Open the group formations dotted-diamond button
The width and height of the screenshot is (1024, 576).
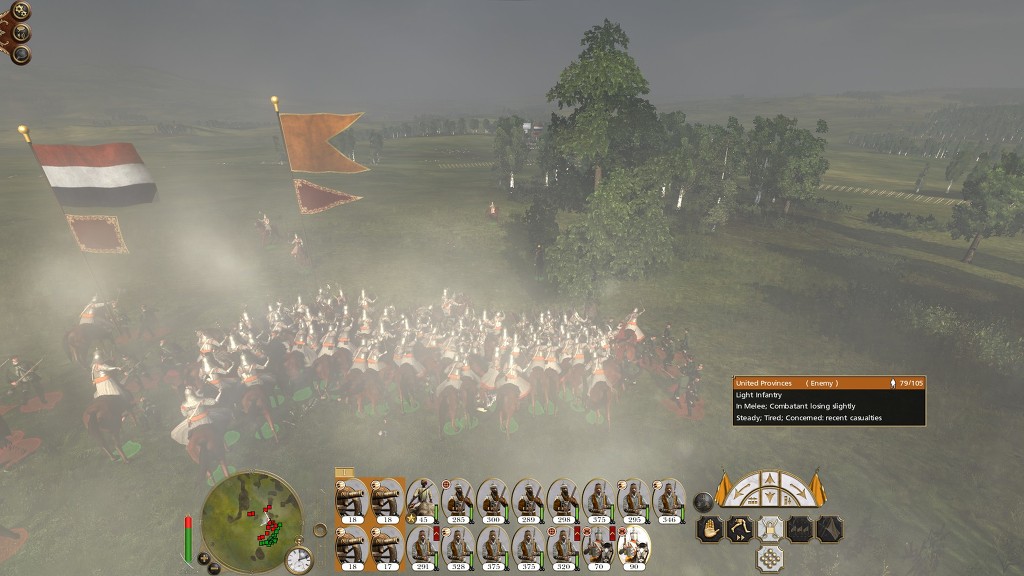[769, 558]
